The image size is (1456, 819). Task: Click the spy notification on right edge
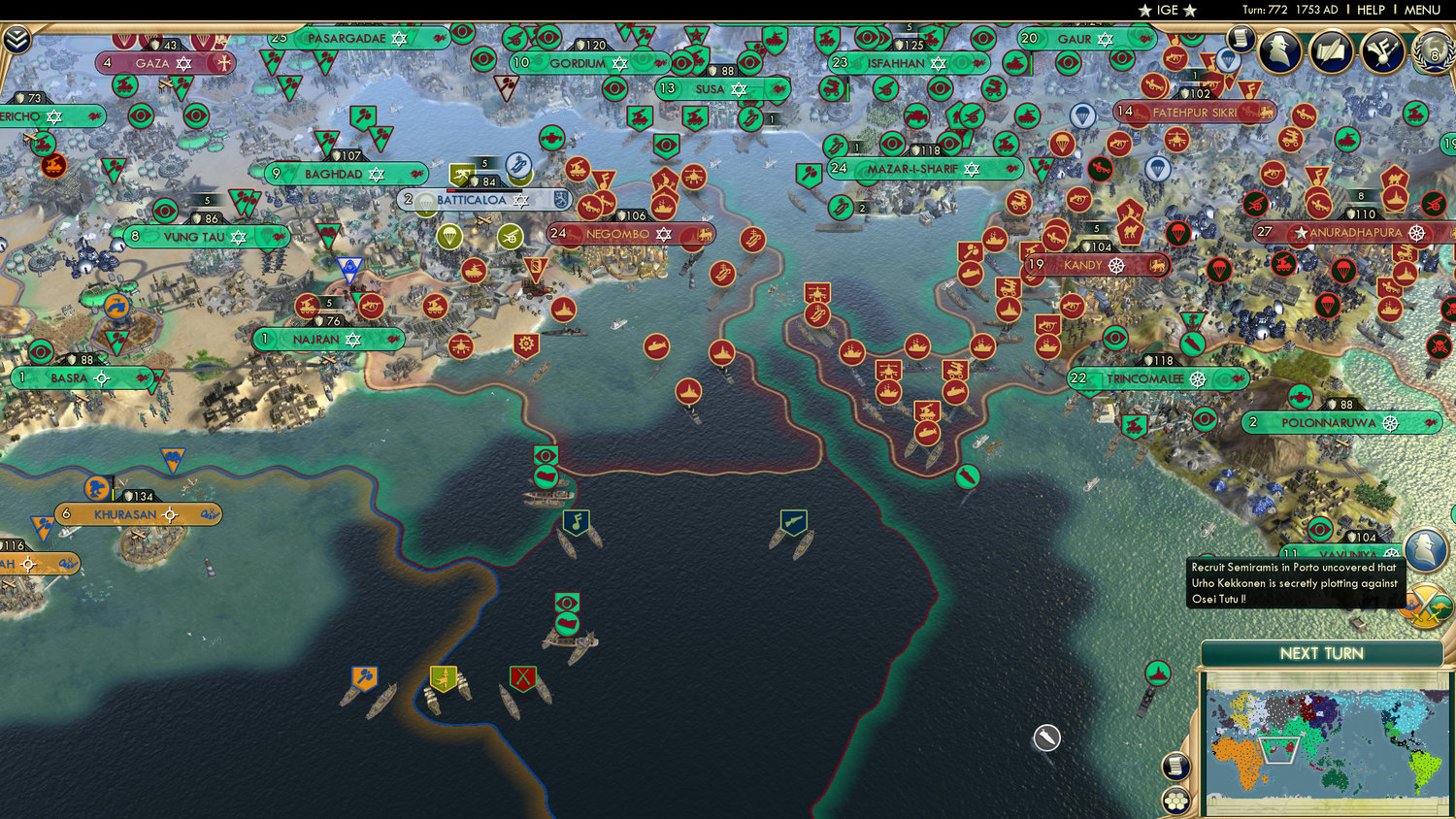coord(1425,549)
